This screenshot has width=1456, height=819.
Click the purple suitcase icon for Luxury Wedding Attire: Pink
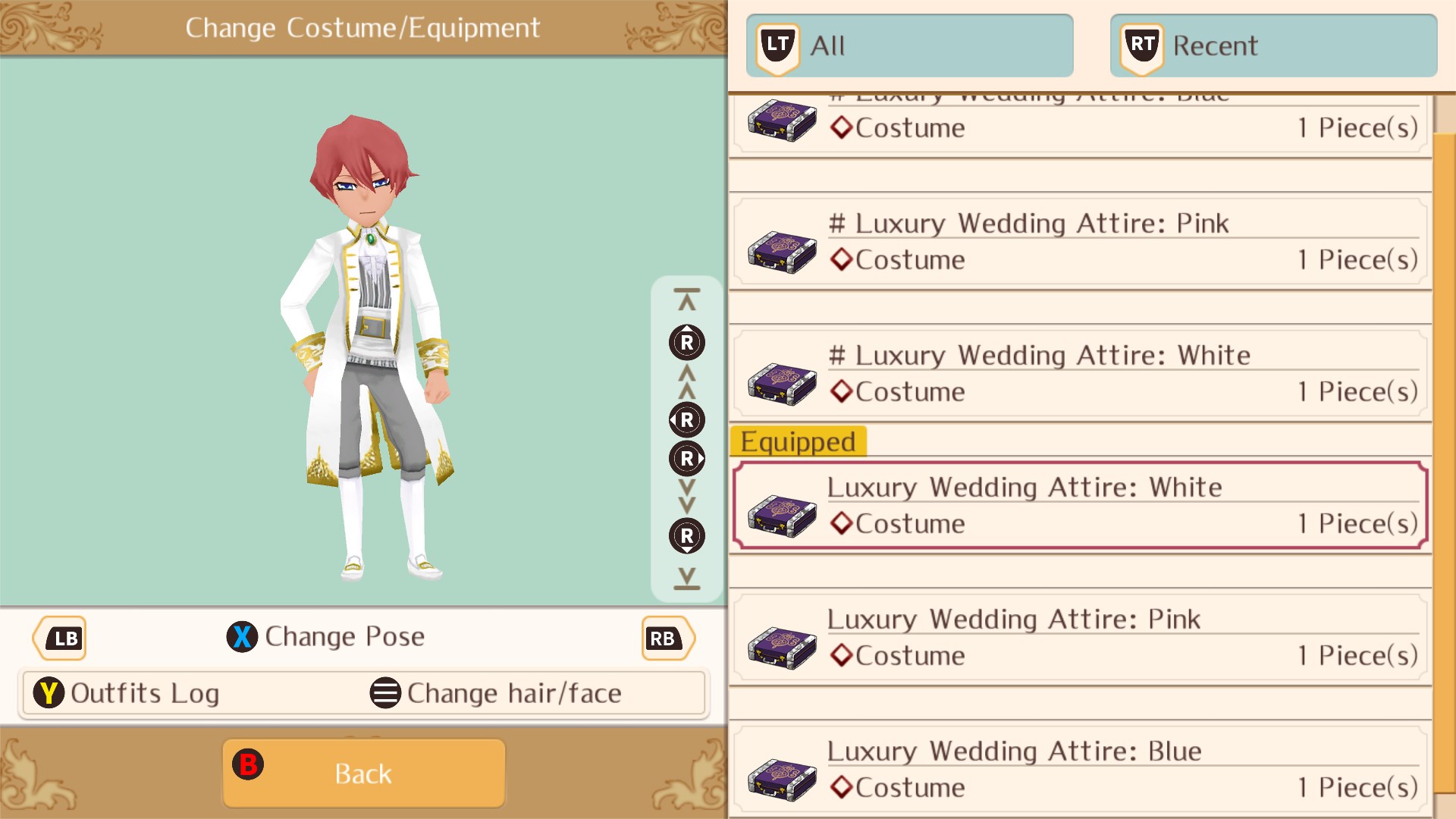781,647
